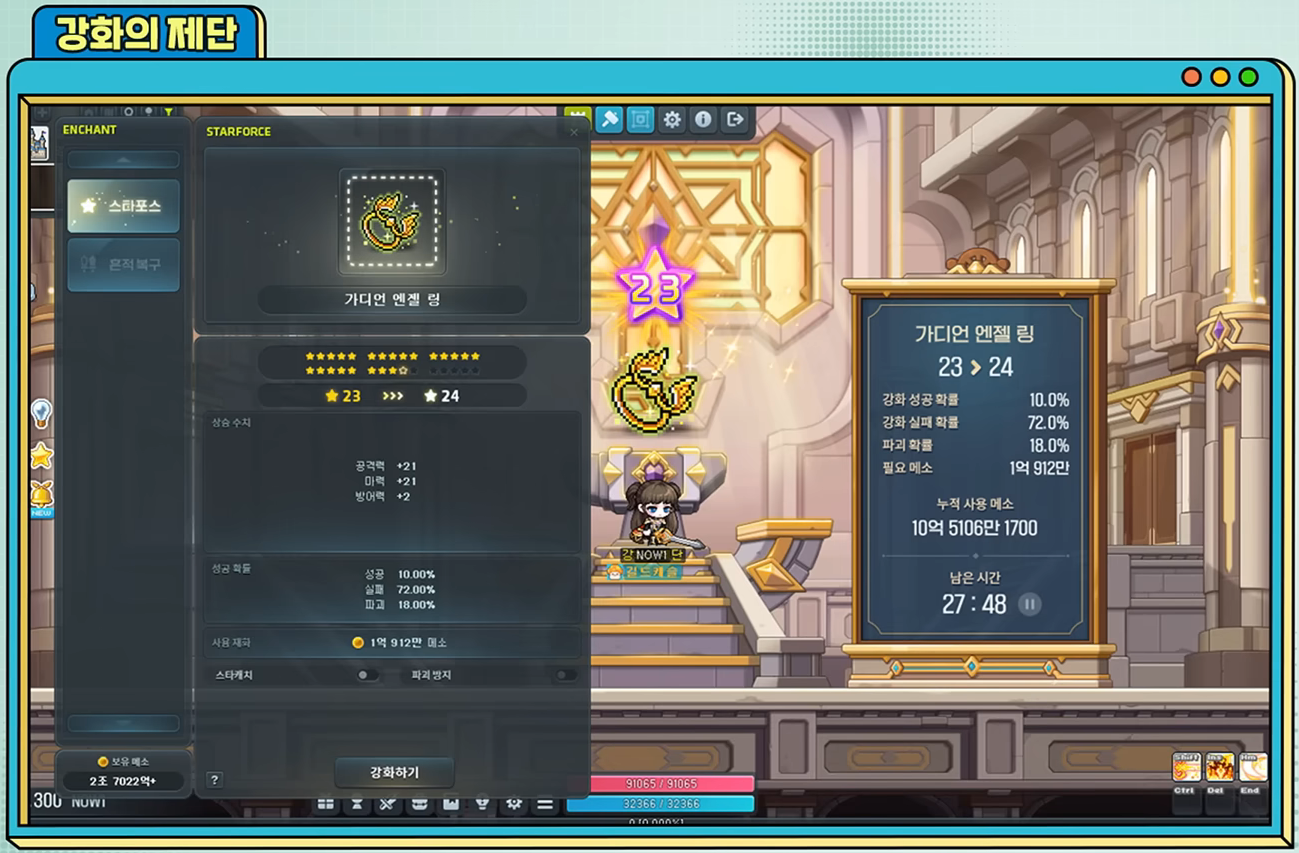The image size is (1299, 853).
Task: Click the 강화하기 enhance button
Action: (394, 772)
